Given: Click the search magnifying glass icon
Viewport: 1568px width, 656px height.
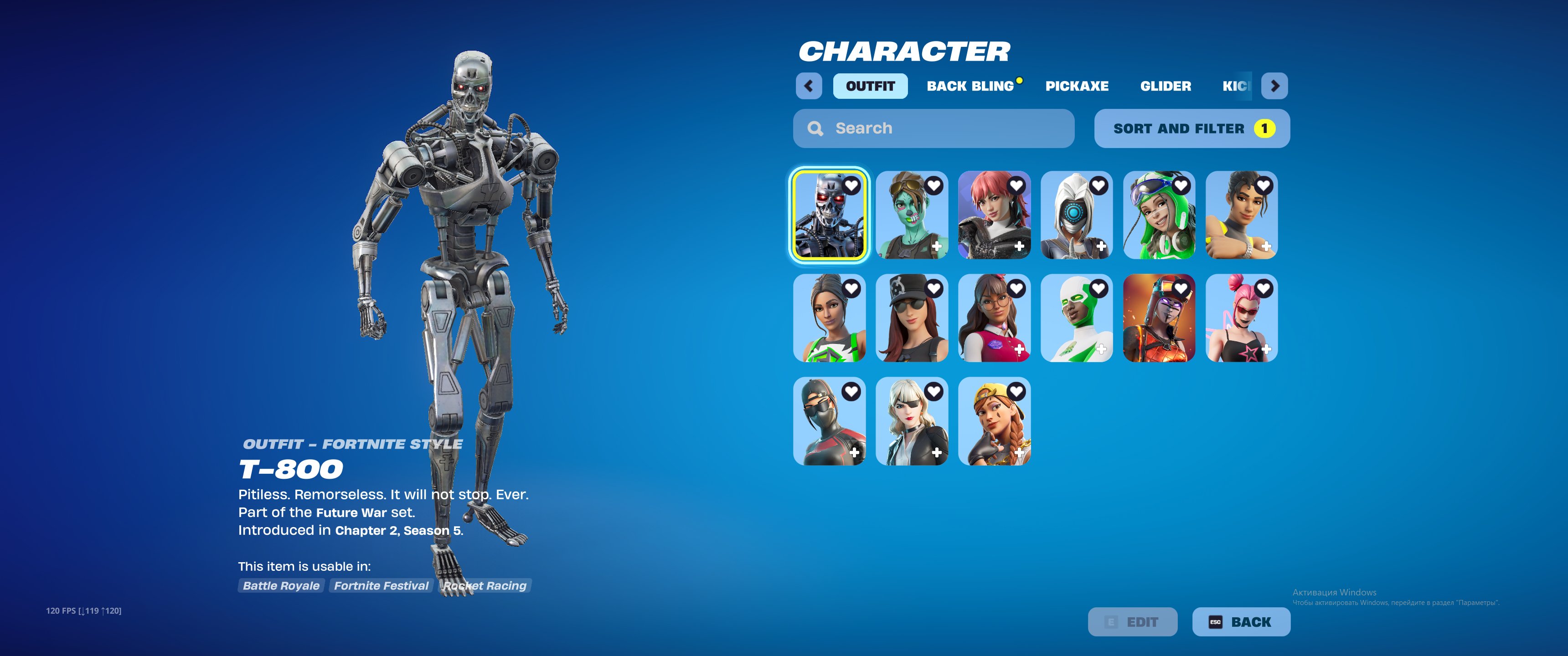Looking at the screenshot, I should pyautogui.click(x=815, y=128).
